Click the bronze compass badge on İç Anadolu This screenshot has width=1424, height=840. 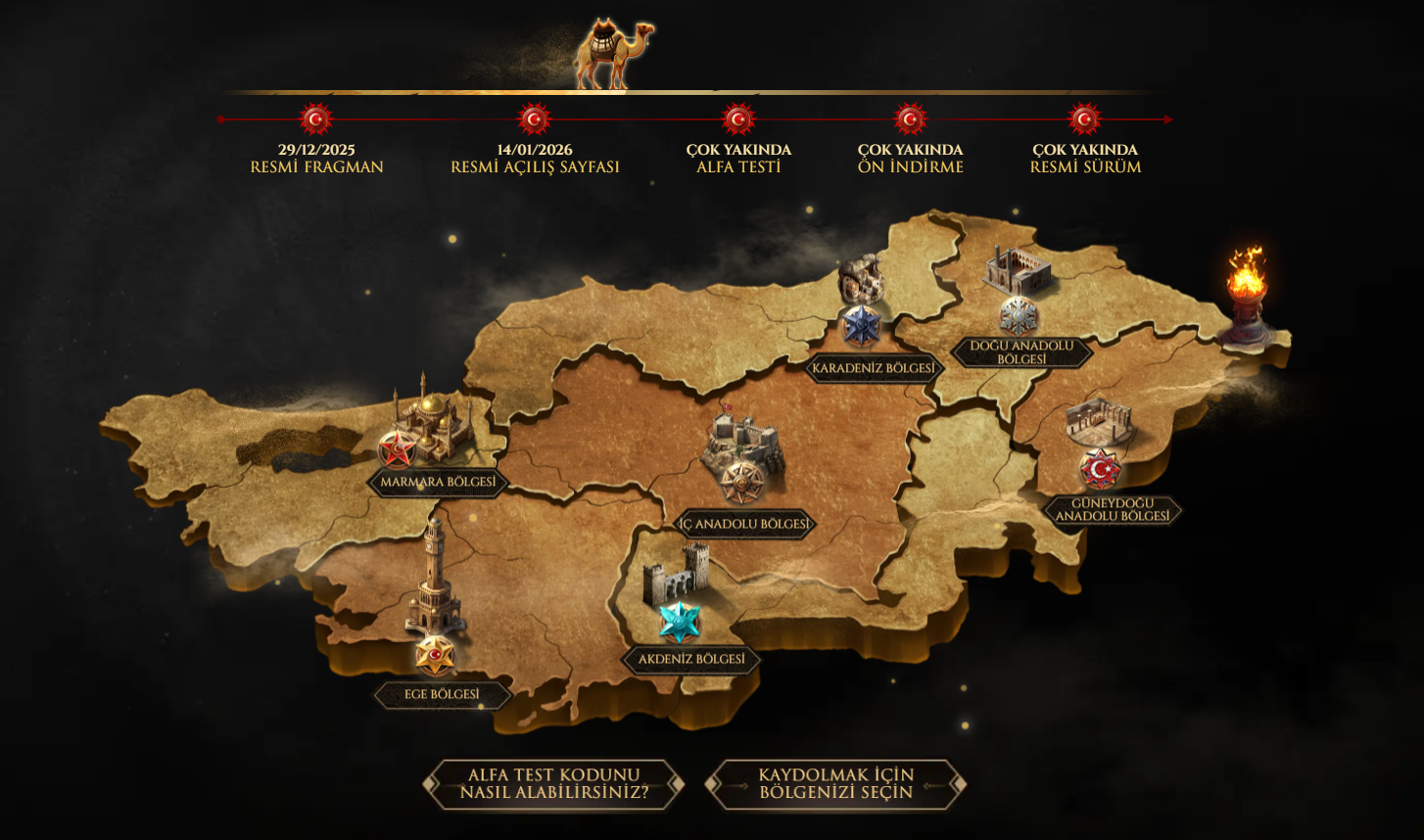click(x=743, y=482)
